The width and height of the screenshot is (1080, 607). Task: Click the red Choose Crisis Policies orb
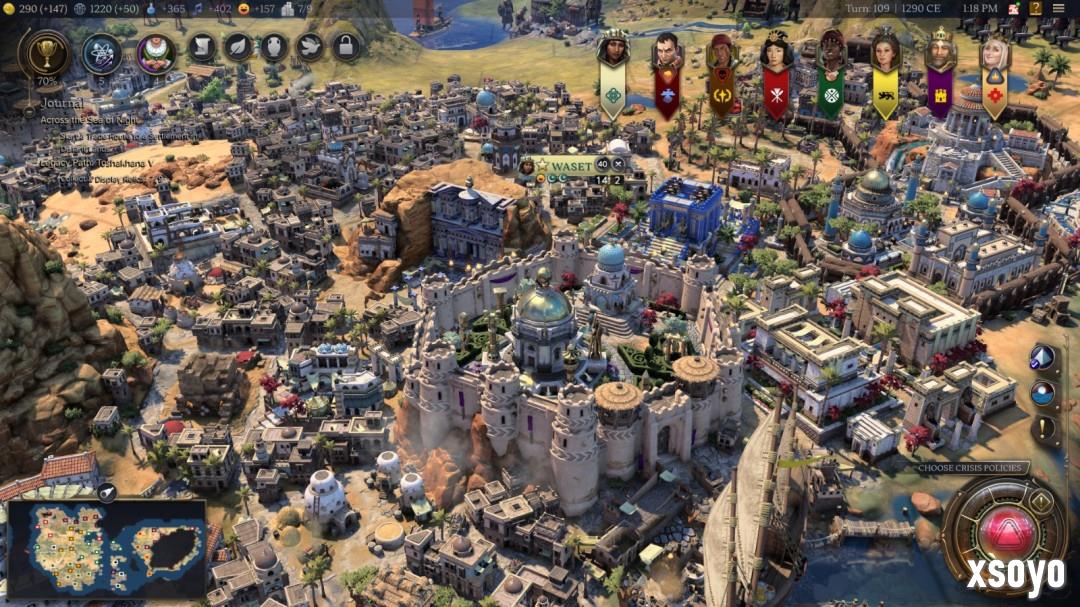click(1005, 530)
